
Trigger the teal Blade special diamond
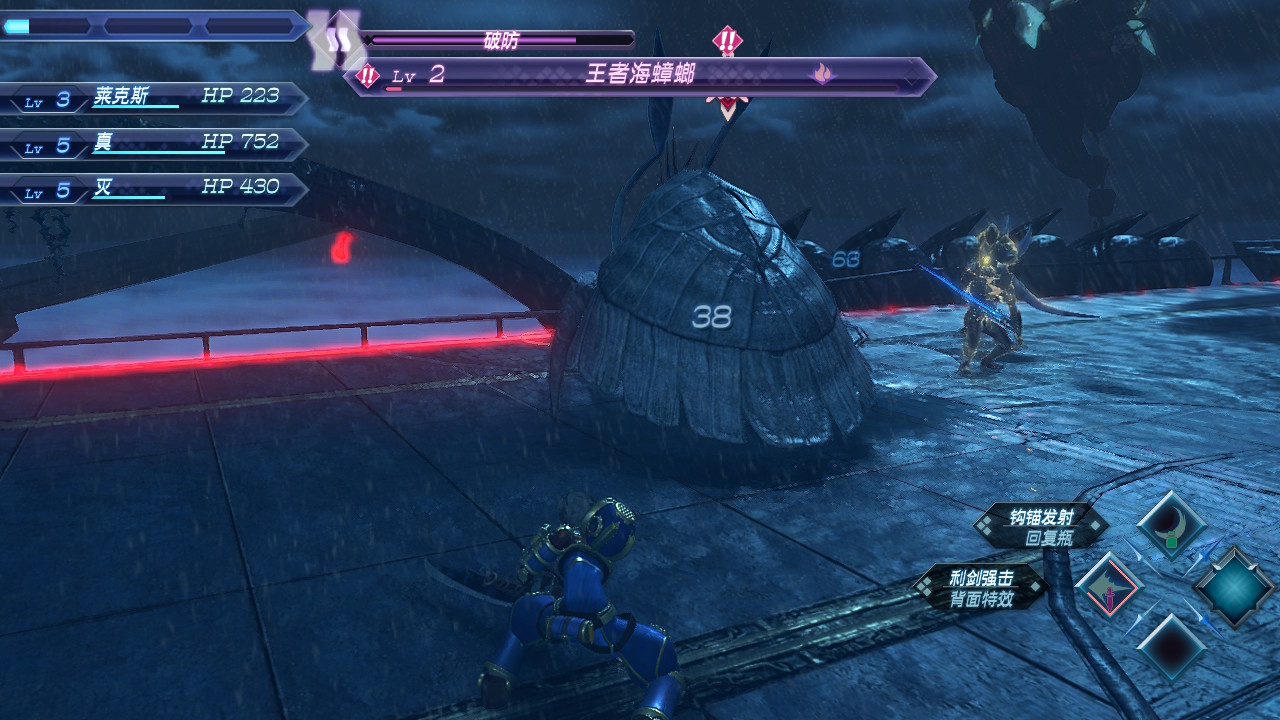click(1234, 587)
